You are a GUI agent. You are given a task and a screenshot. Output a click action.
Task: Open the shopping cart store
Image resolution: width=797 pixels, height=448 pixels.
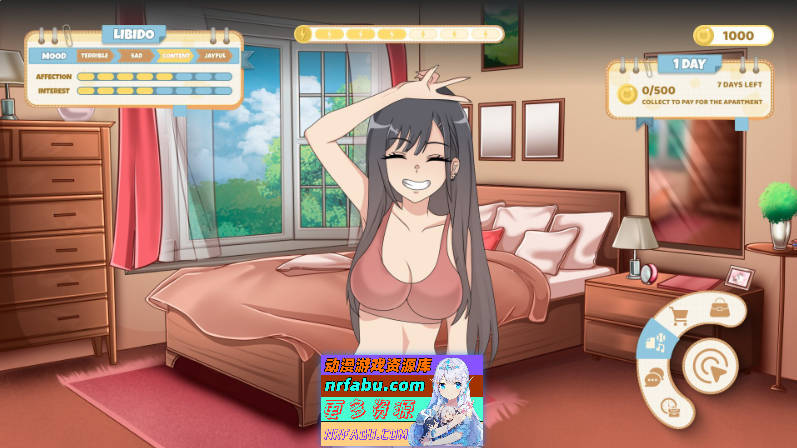point(679,317)
